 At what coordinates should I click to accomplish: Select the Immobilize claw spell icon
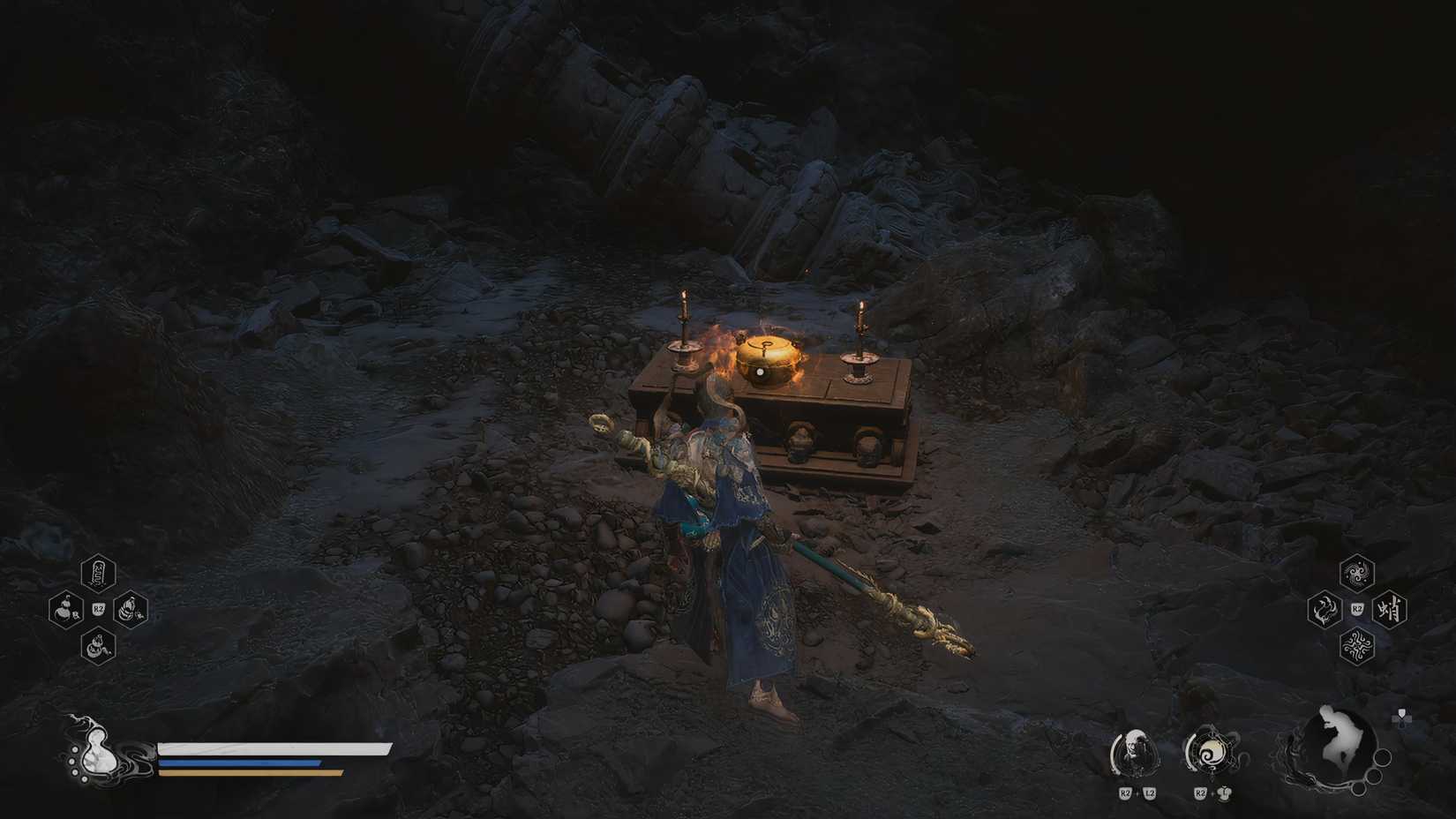click(1323, 609)
